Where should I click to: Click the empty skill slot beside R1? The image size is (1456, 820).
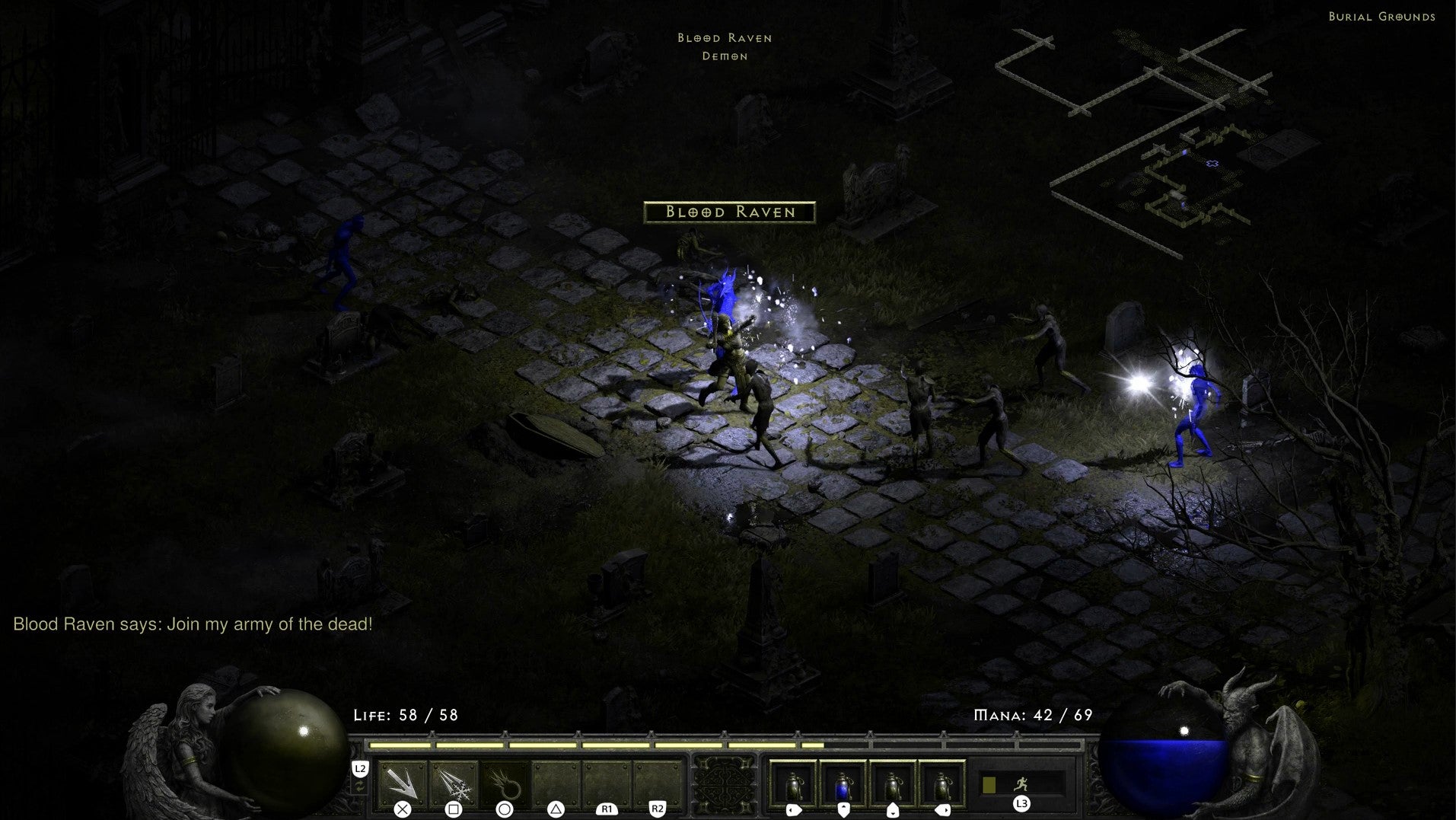pyautogui.click(x=605, y=780)
